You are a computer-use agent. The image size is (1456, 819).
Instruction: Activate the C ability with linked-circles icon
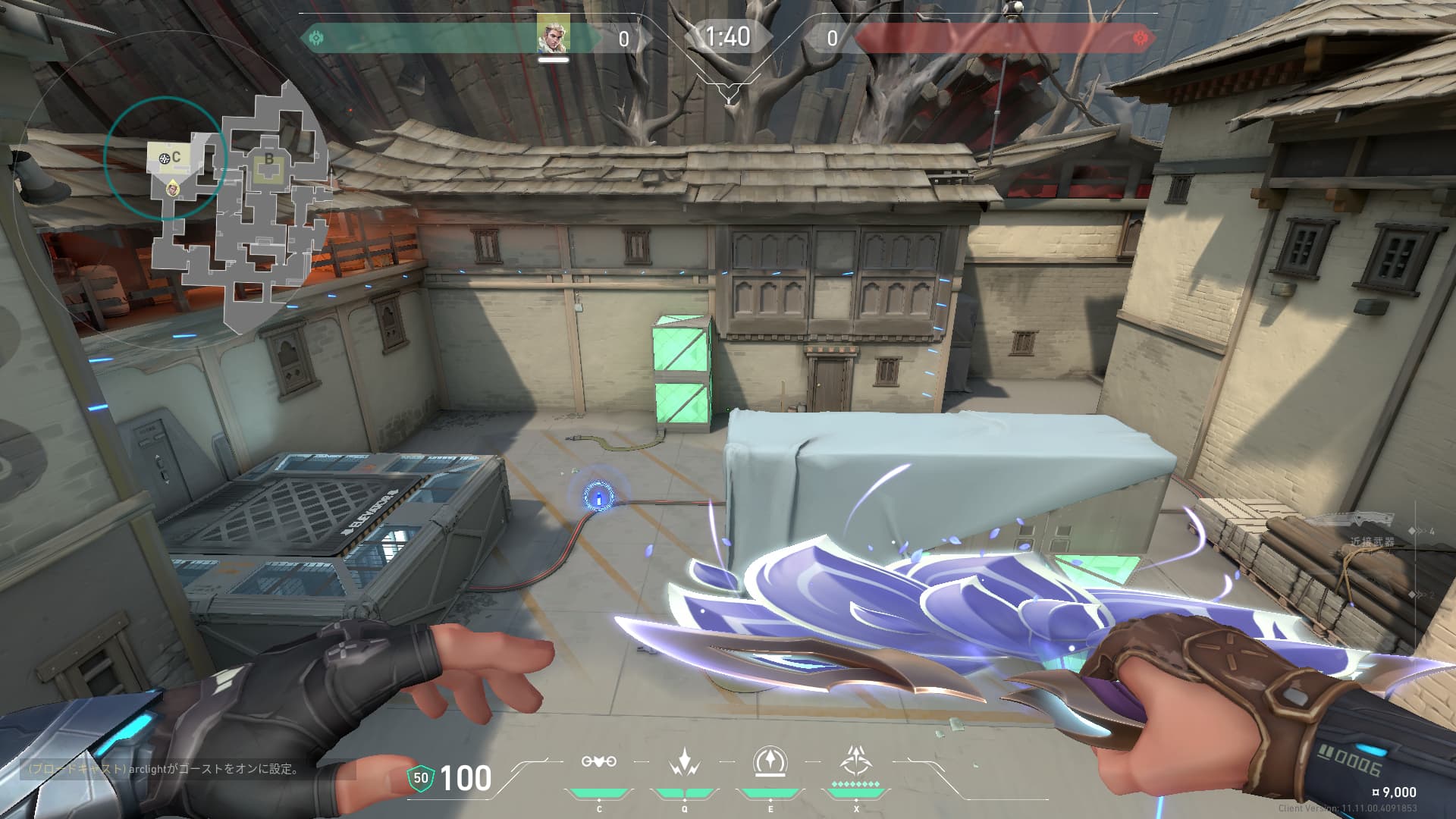point(598,761)
